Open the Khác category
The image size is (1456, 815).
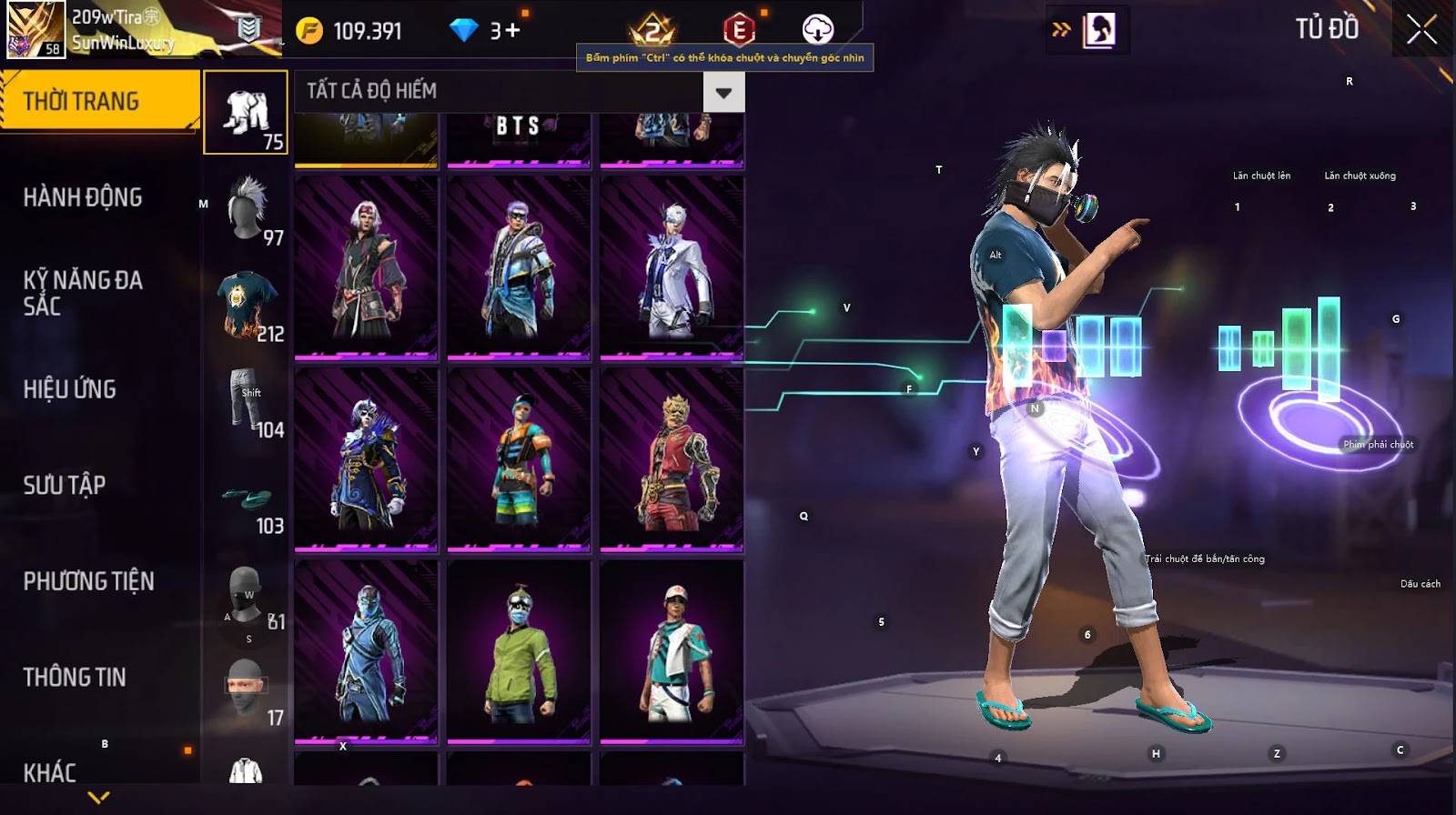(50, 772)
